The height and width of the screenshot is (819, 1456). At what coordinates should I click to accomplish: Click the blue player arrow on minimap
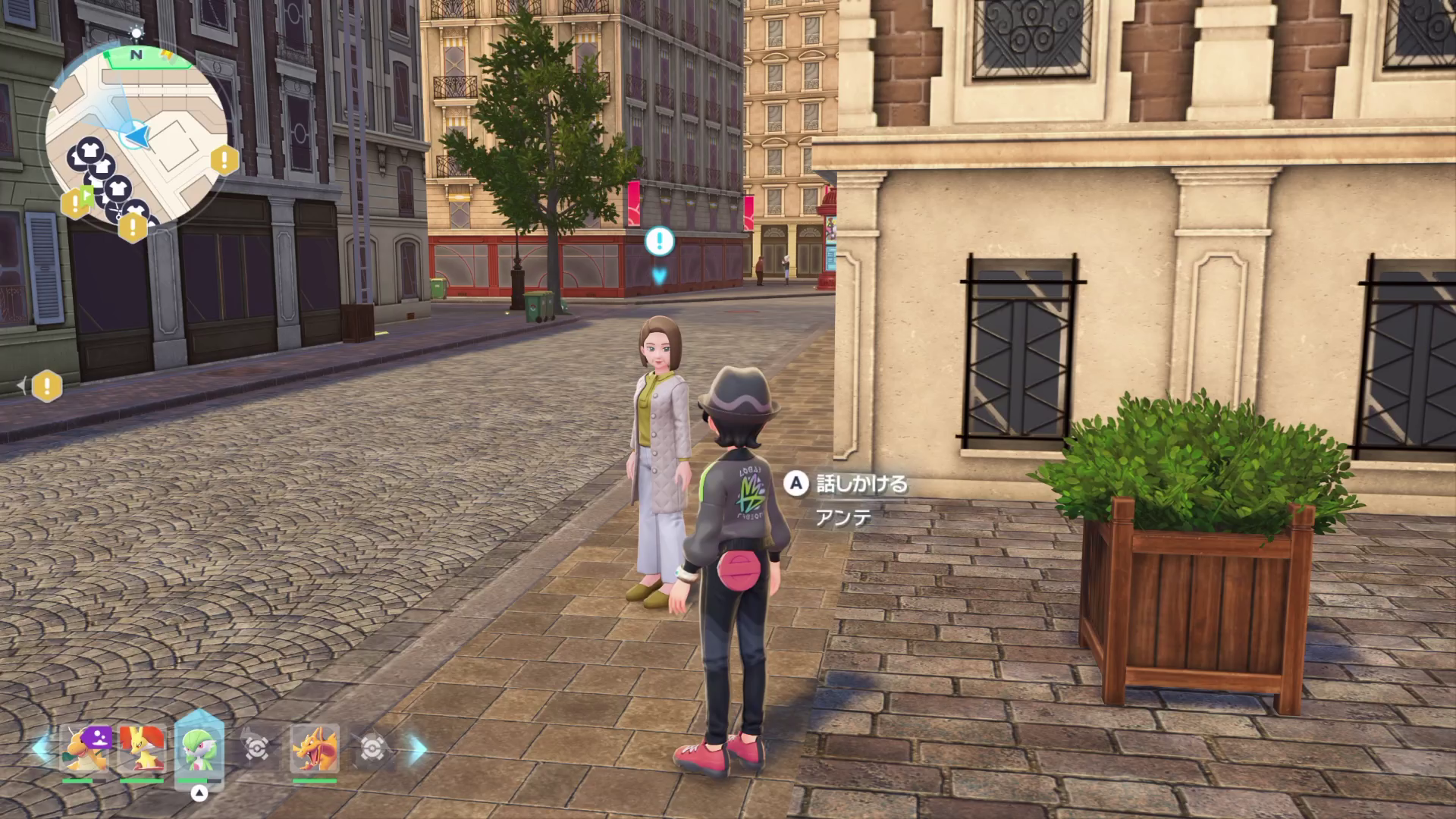[x=137, y=136]
